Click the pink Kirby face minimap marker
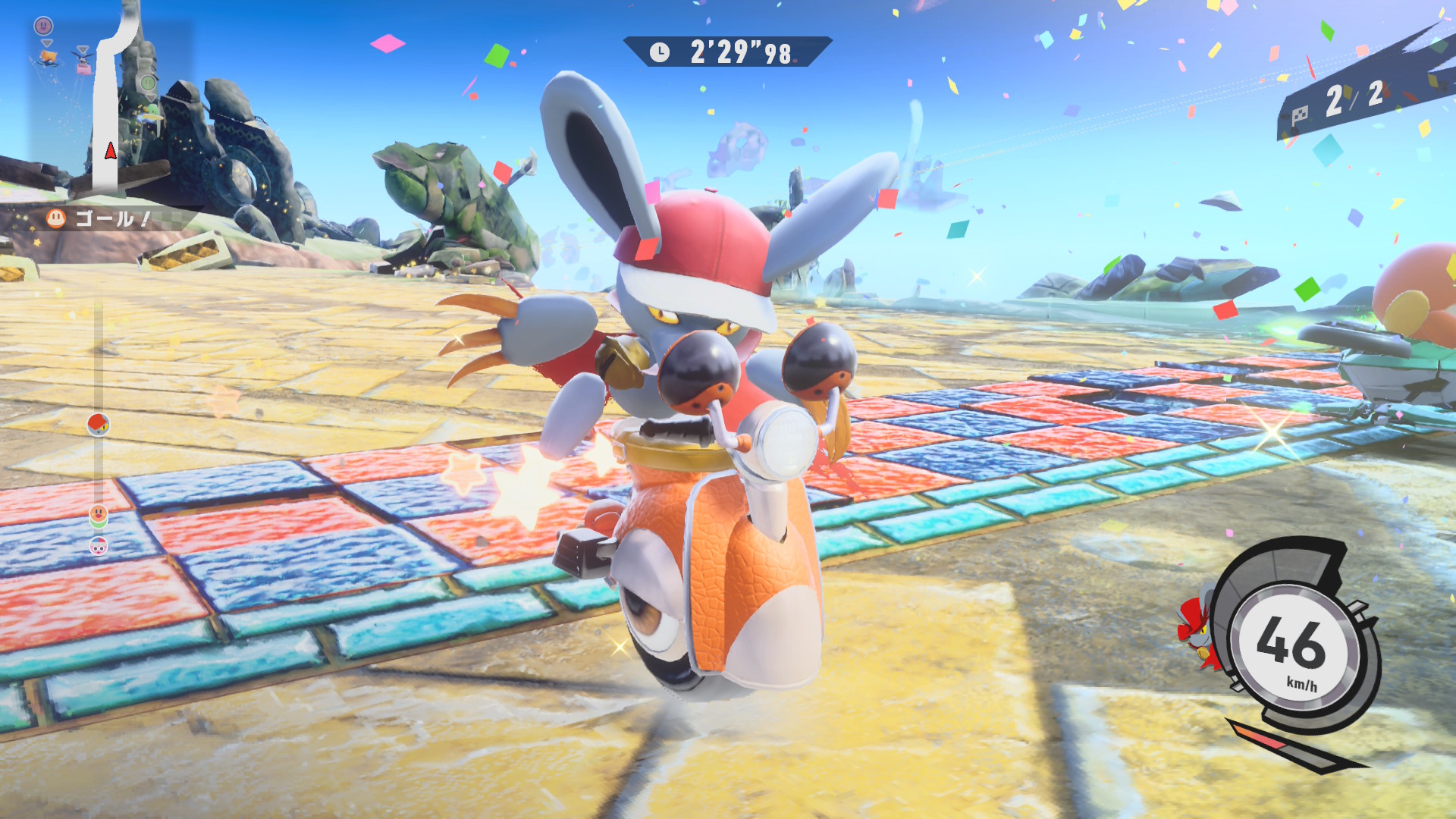The image size is (1456, 819). point(44,26)
